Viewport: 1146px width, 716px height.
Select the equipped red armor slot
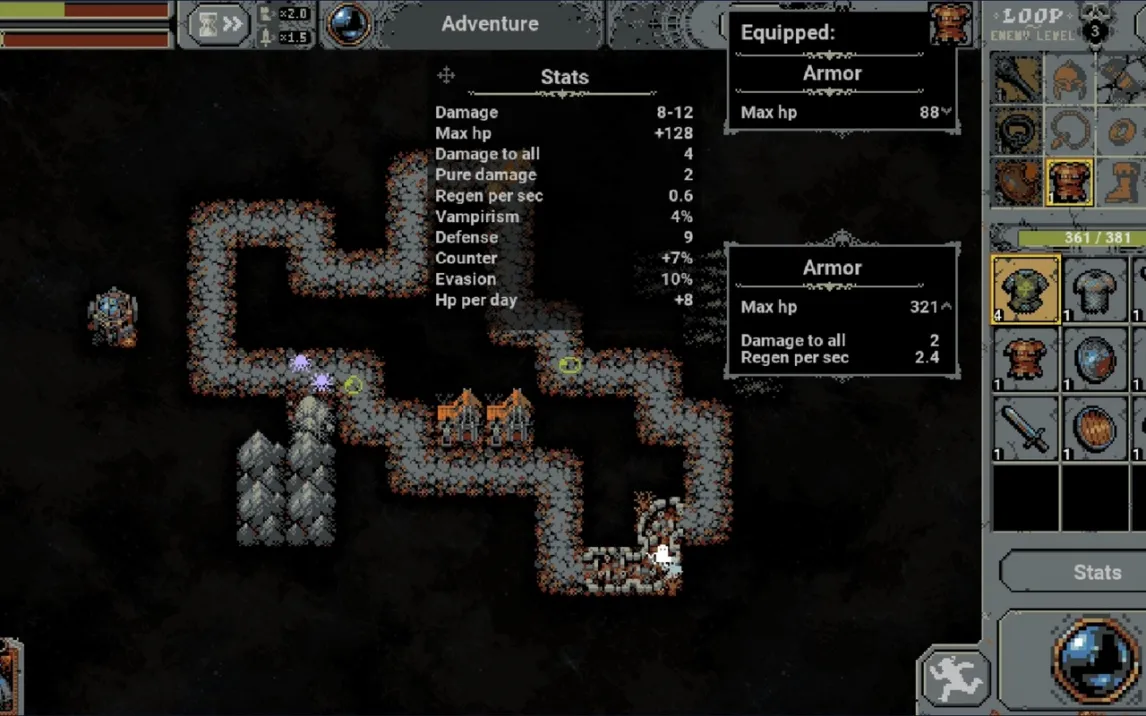(x=1069, y=183)
